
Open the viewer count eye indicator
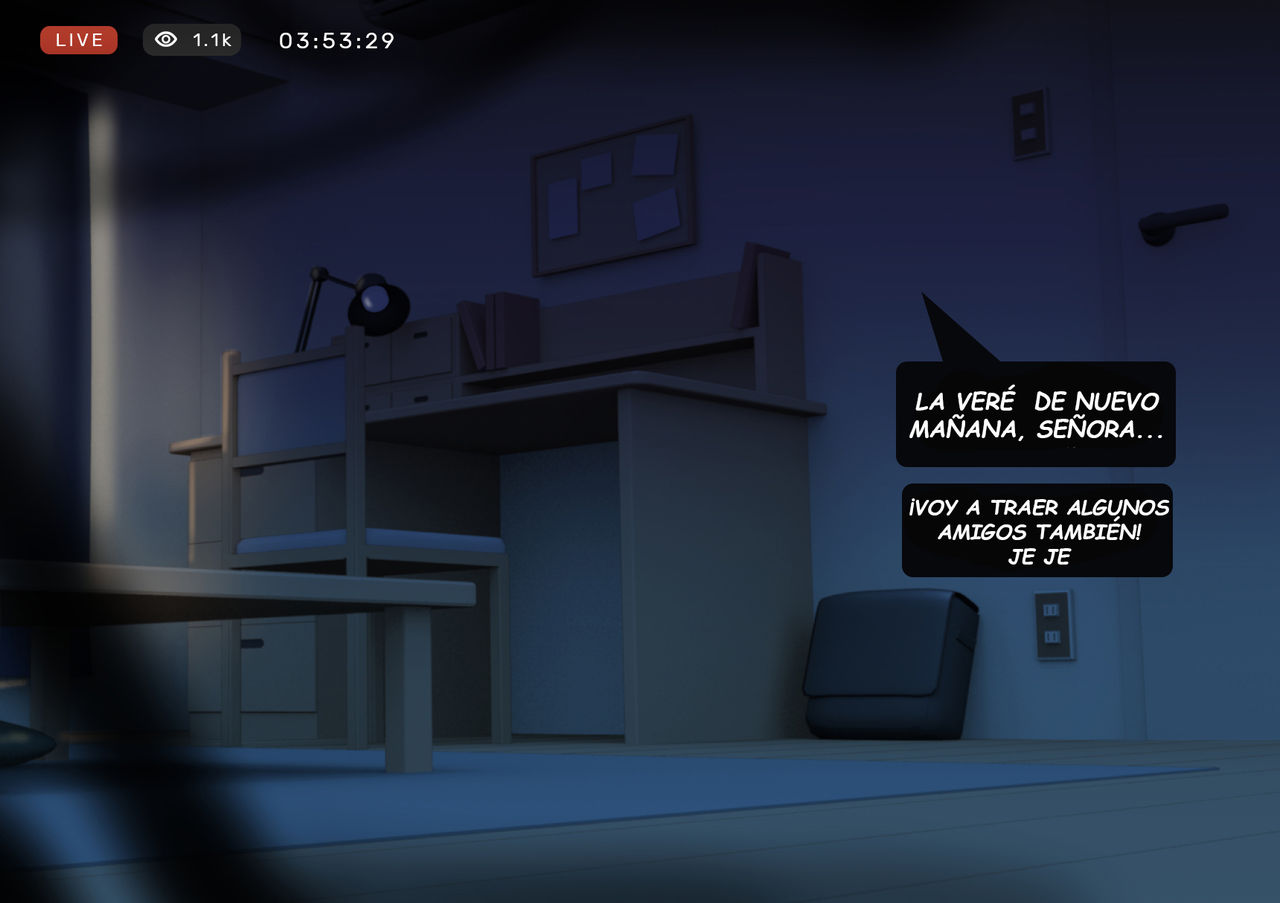(x=192, y=40)
